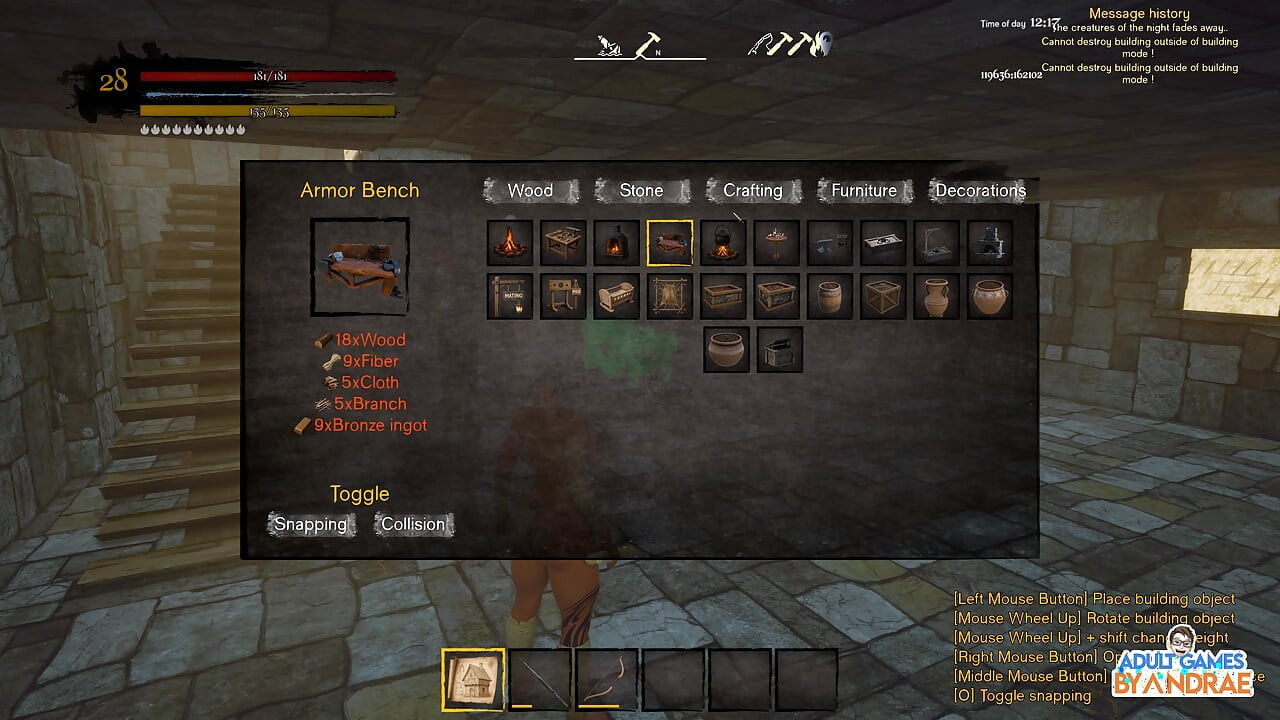Open the Stone building category
This screenshot has height=720, width=1280.
[641, 191]
